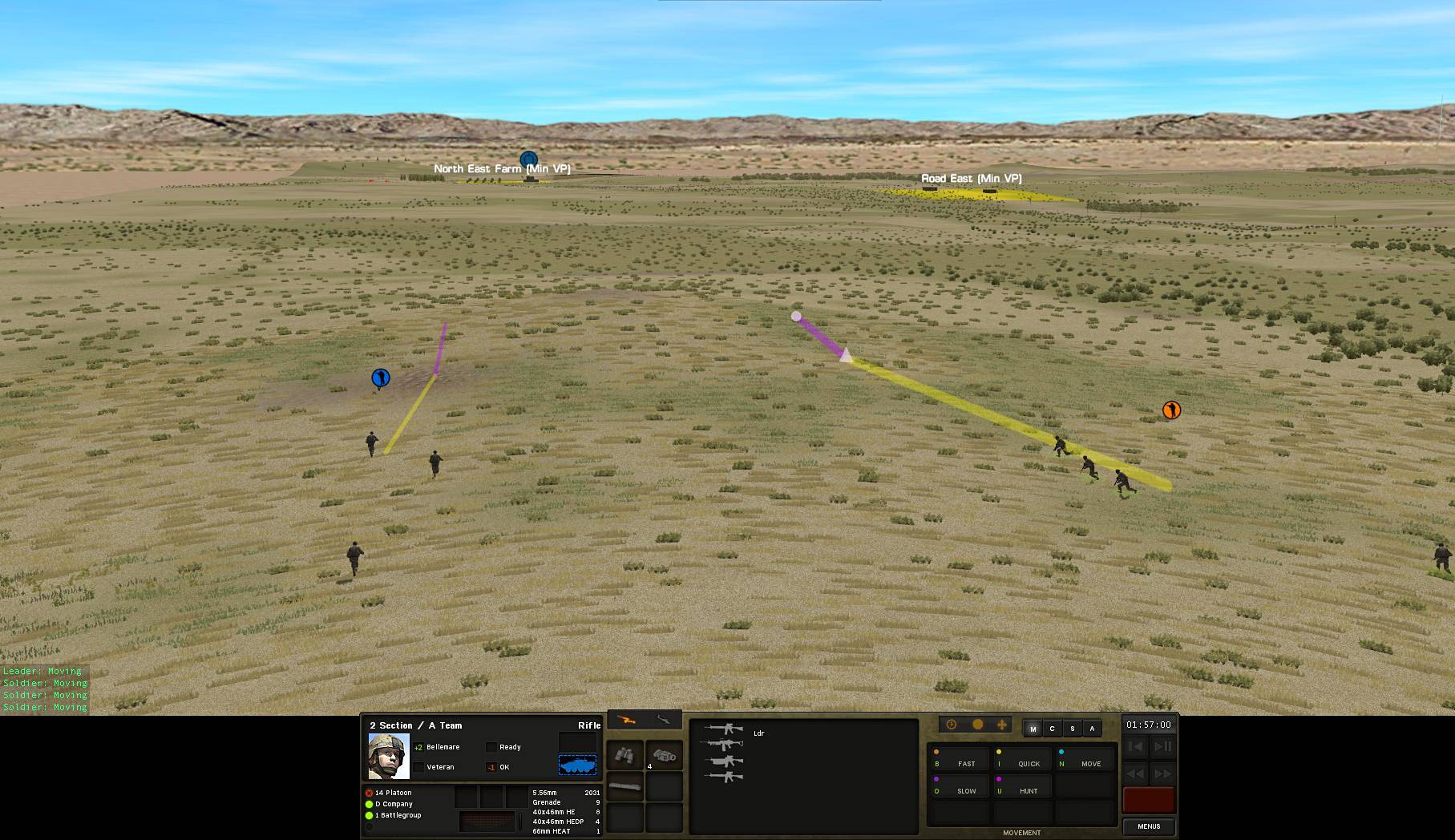Click the clock icon in the command panel
This screenshot has width=1455, height=840.
[950, 724]
